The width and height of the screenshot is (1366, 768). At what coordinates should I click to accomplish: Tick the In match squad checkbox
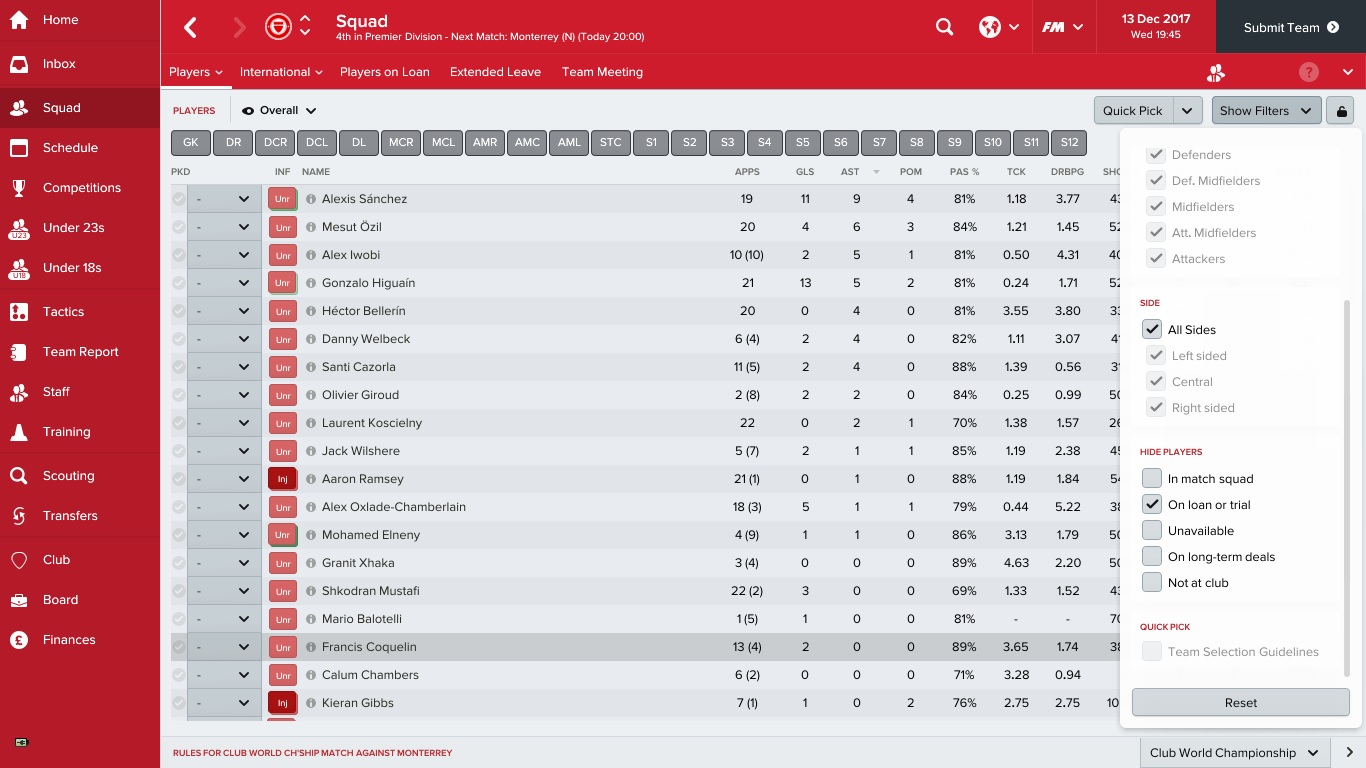(1152, 479)
